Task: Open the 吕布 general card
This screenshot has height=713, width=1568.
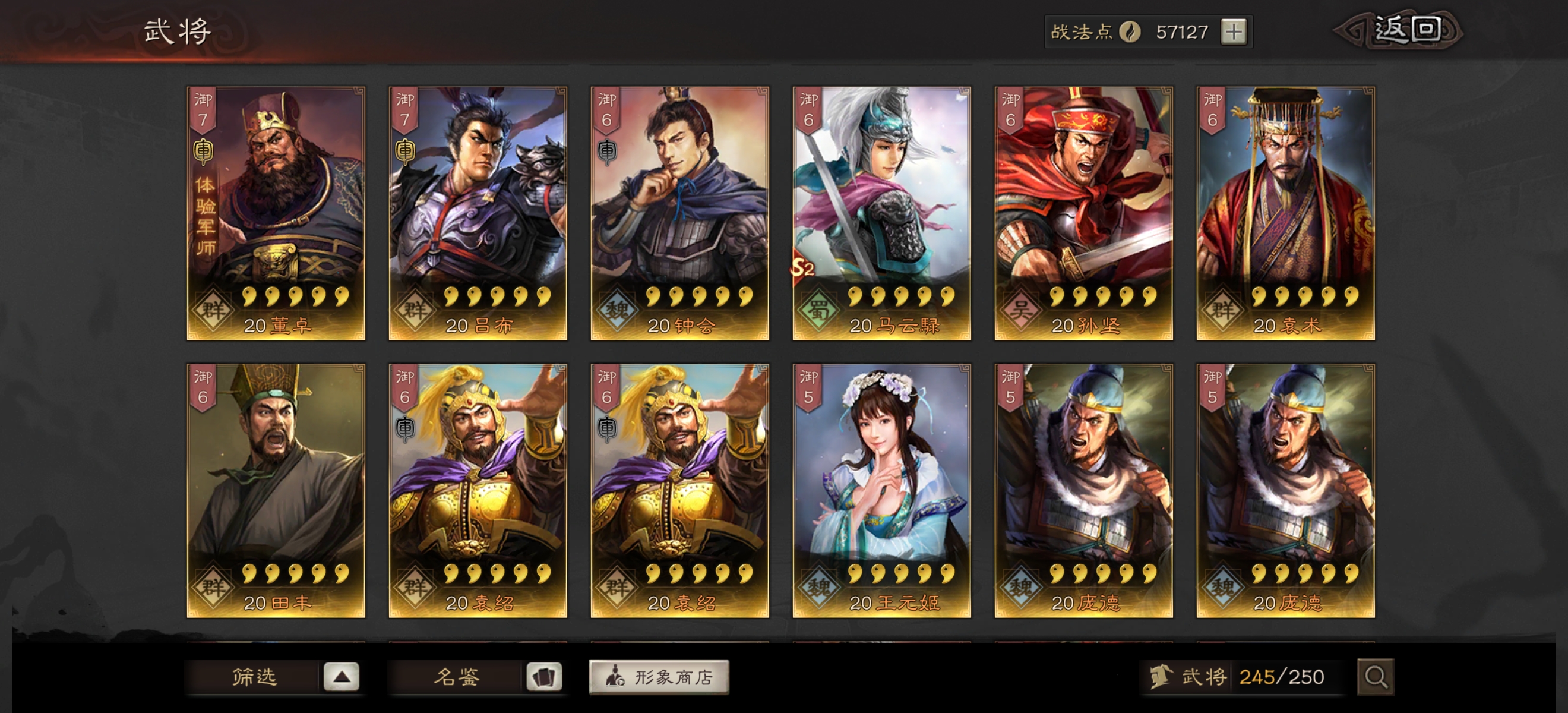Action: (x=478, y=213)
